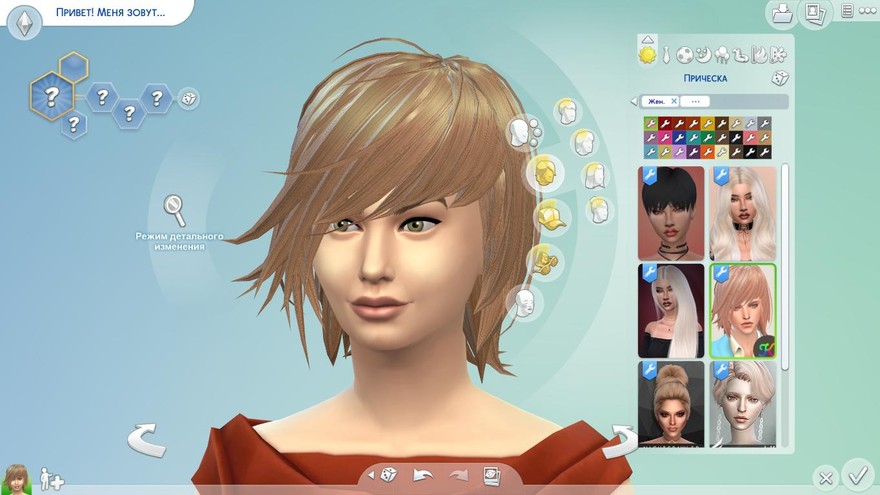Add a new sim to household
Screen dimensions: 880x495
[51, 480]
